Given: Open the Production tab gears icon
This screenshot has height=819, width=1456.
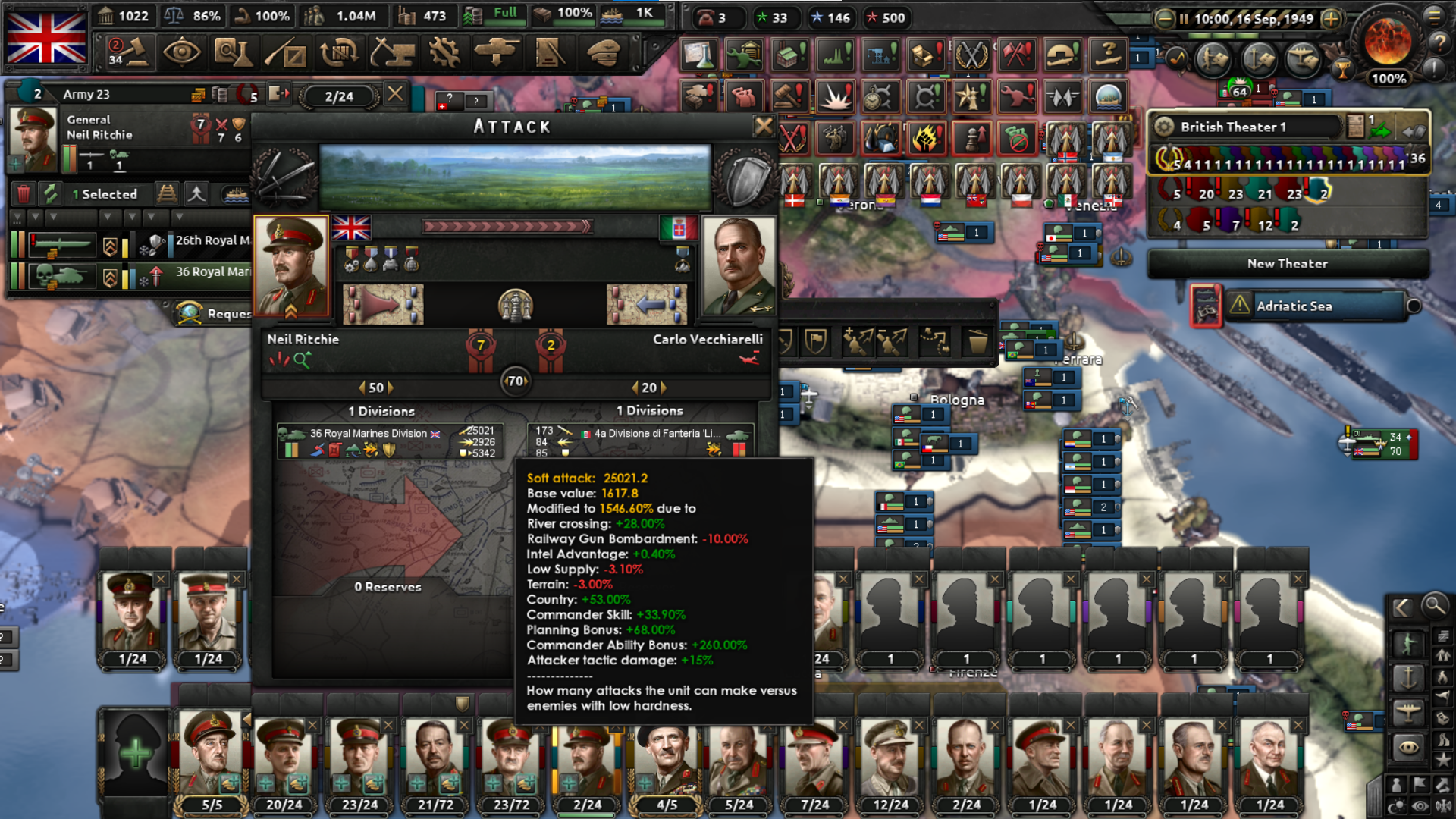Looking at the screenshot, I should 444,52.
